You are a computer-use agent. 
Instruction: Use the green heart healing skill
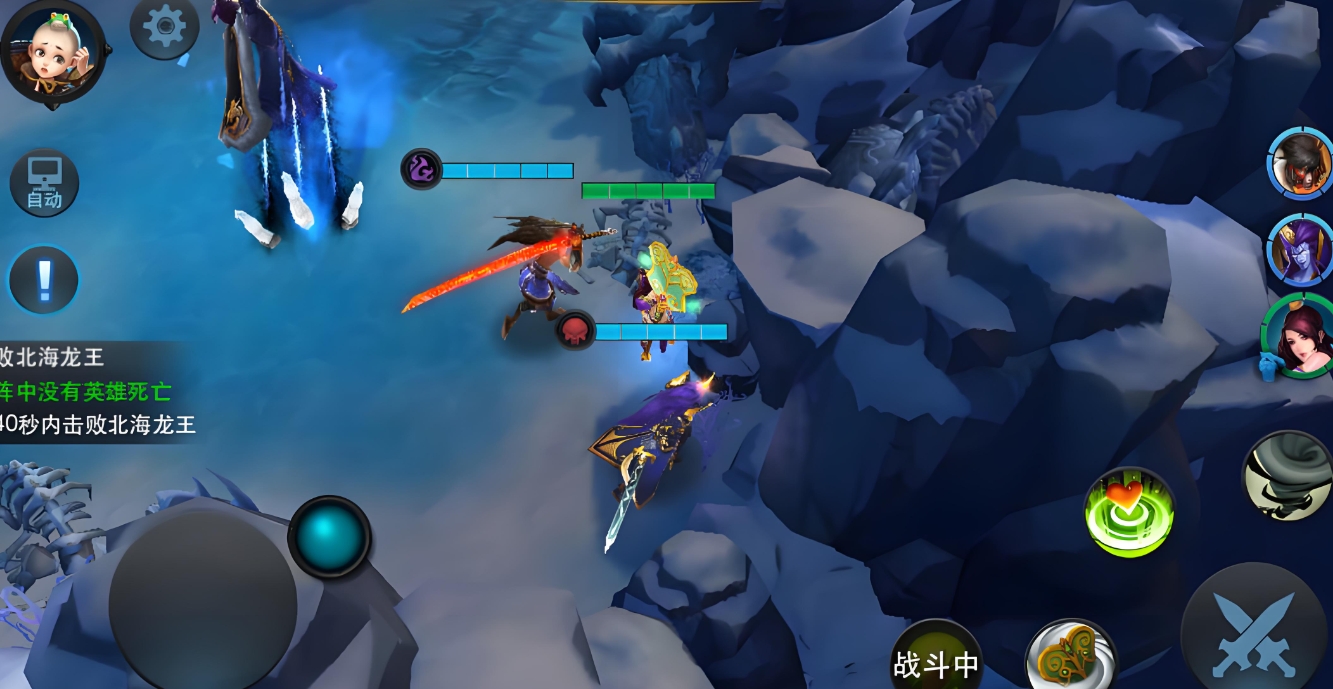point(1129,511)
